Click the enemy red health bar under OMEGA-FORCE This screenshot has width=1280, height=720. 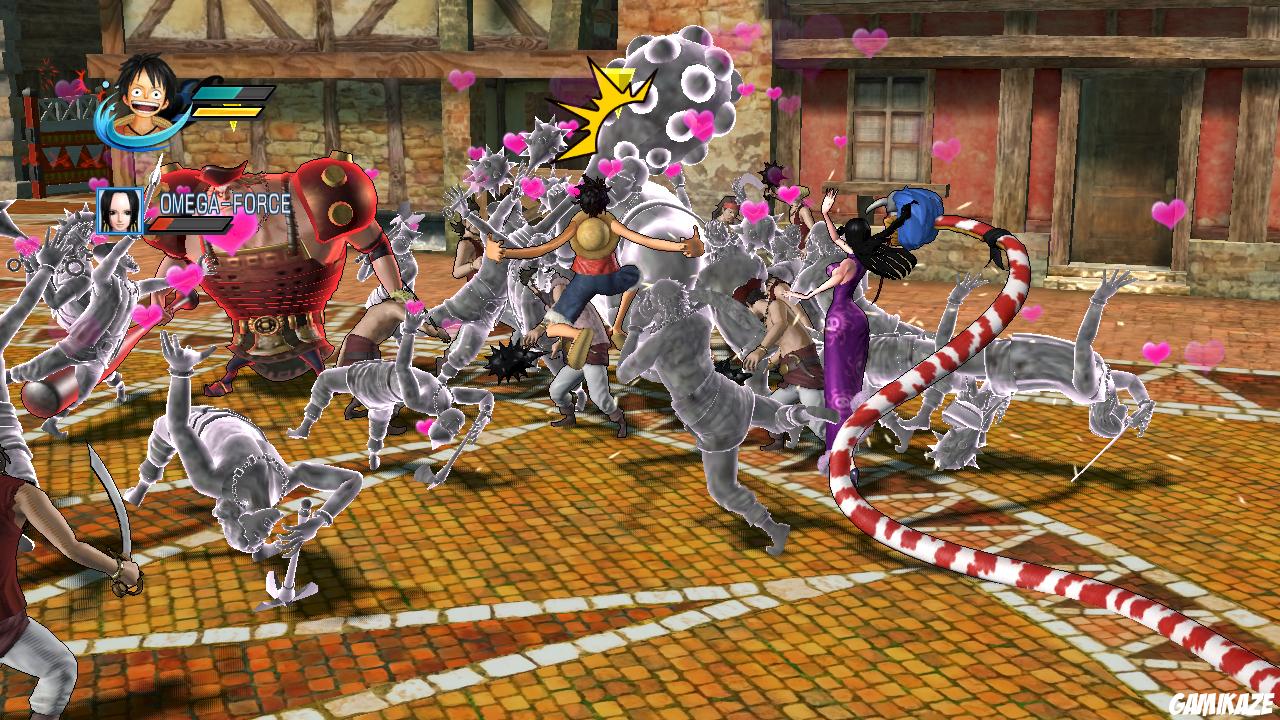coord(162,221)
